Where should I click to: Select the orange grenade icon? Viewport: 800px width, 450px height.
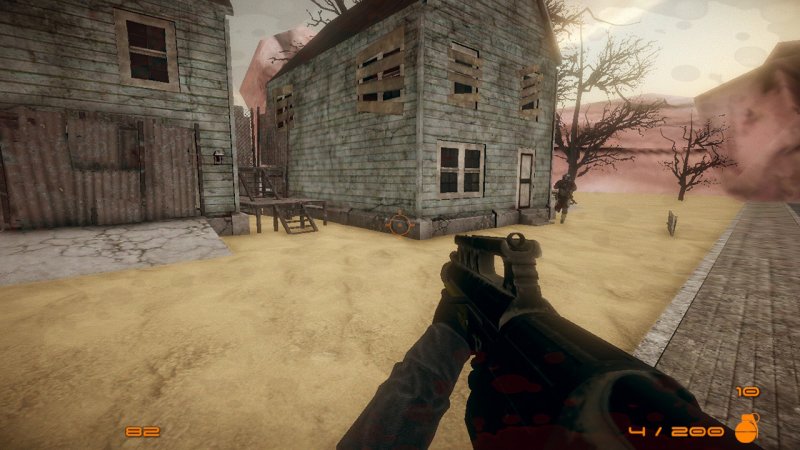click(746, 428)
